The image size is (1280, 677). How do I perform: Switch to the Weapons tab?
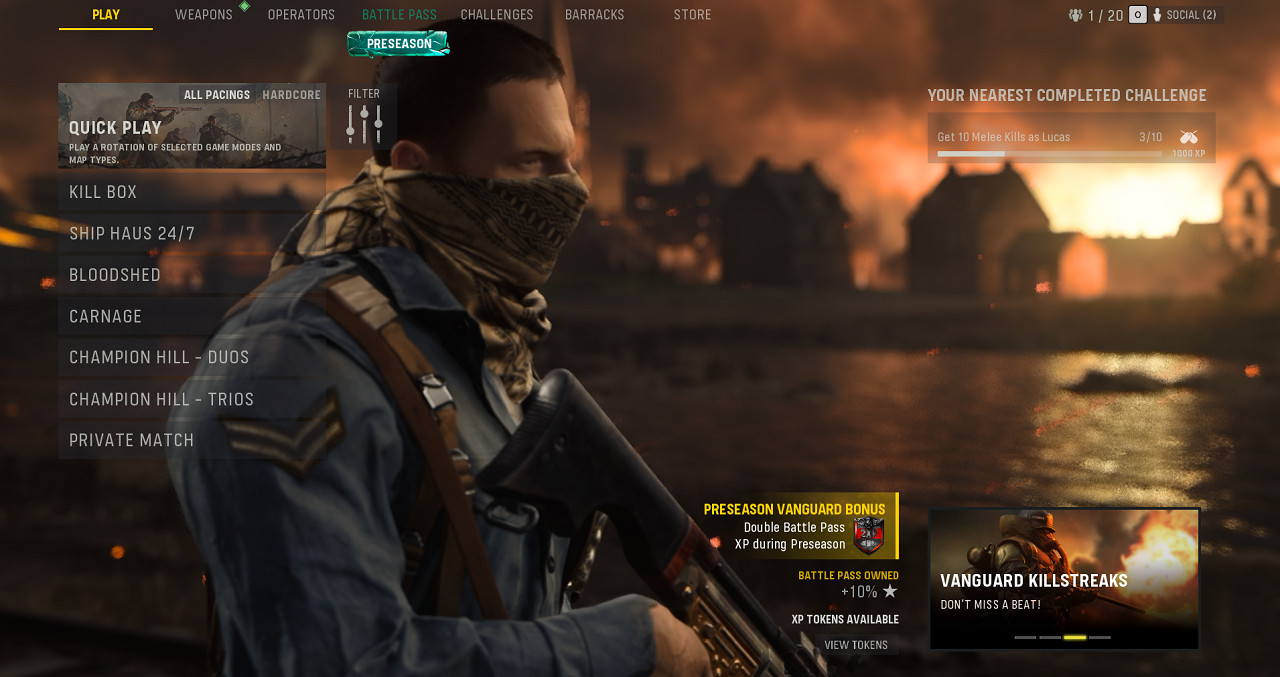(x=204, y=15)
